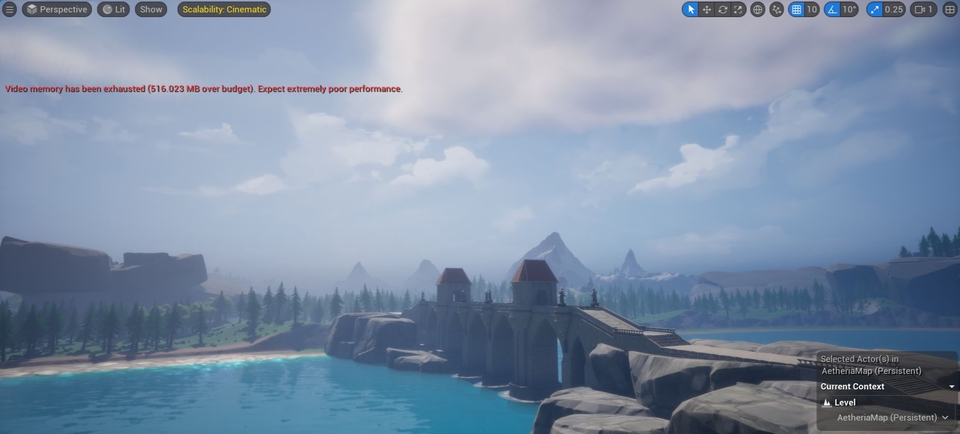
Task: Switch to the scale tool
Action: pos(738,9)
